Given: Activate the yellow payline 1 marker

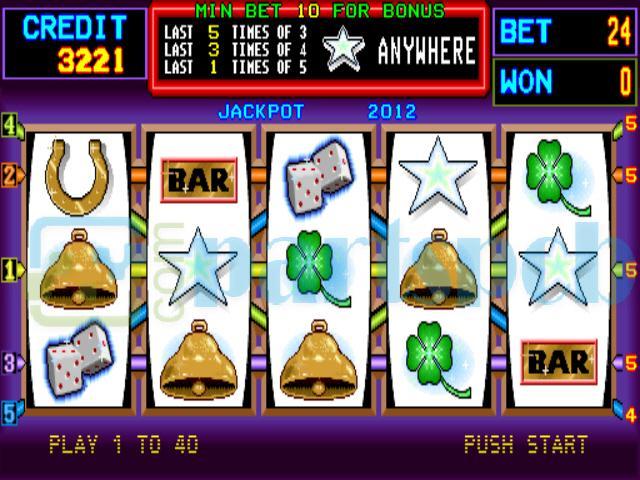Looking at the screenshot, I should tap(10, 269).
